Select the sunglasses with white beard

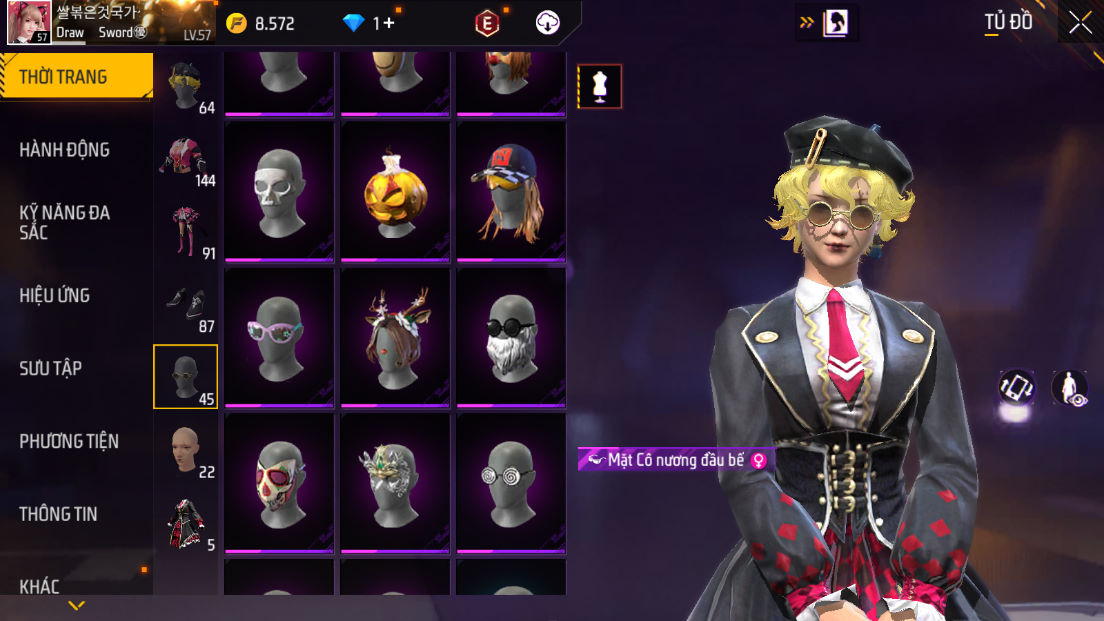click(511, 337)
